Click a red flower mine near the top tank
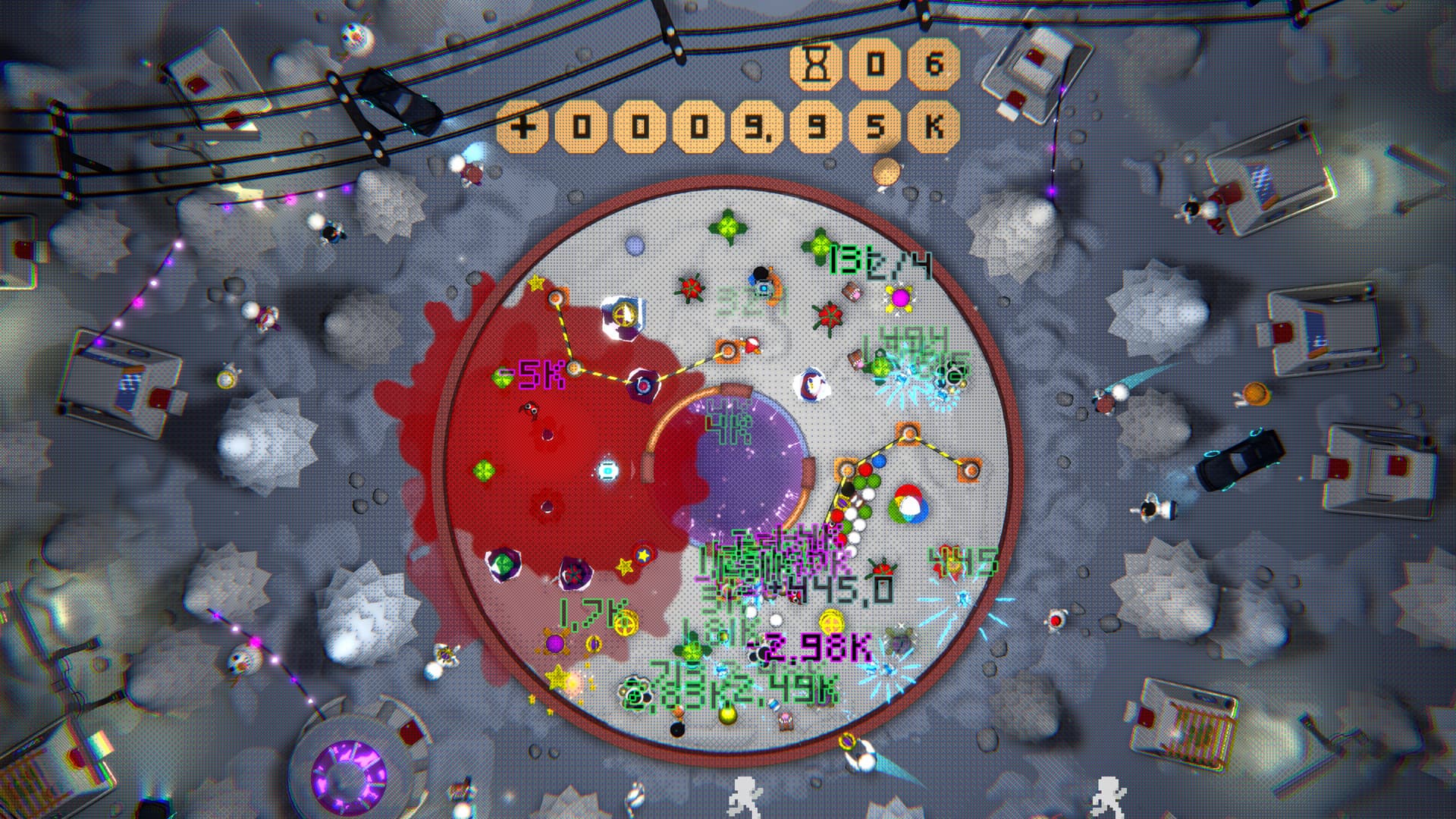The width and height of the screenshot is (1456, 819). 691,289
